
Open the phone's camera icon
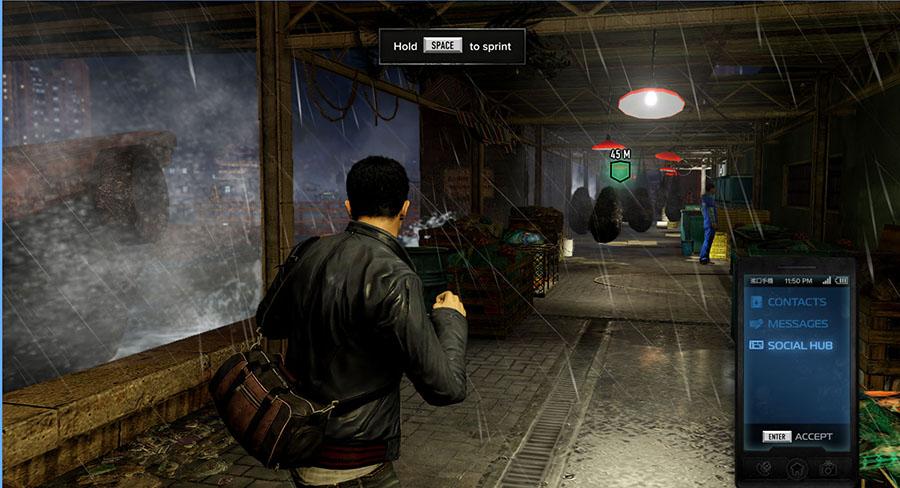point(828,468)
